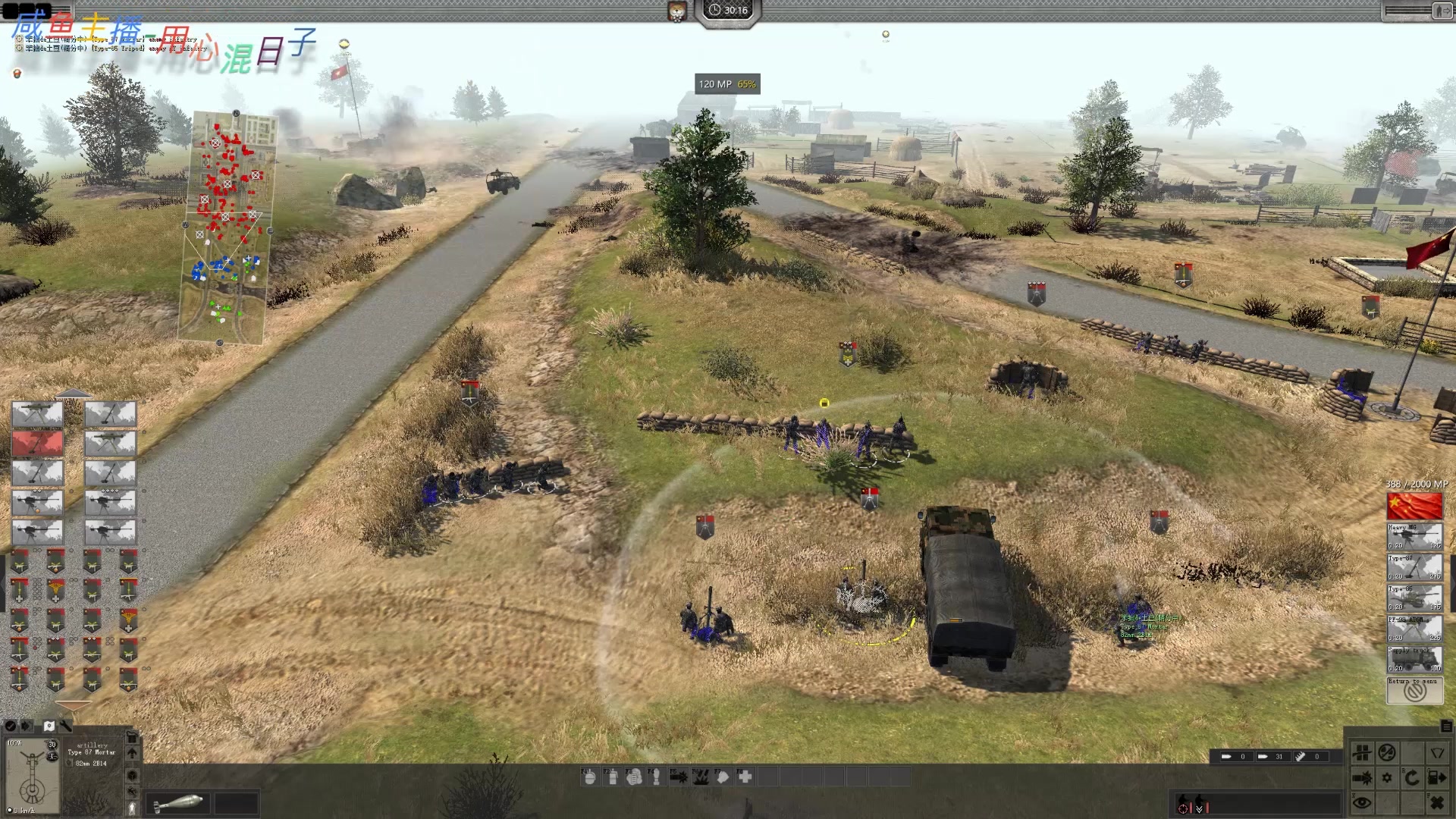This screenshot has width=1456, height=819.
Task: Choose the F1 grenade action
Action: [590, 777]
